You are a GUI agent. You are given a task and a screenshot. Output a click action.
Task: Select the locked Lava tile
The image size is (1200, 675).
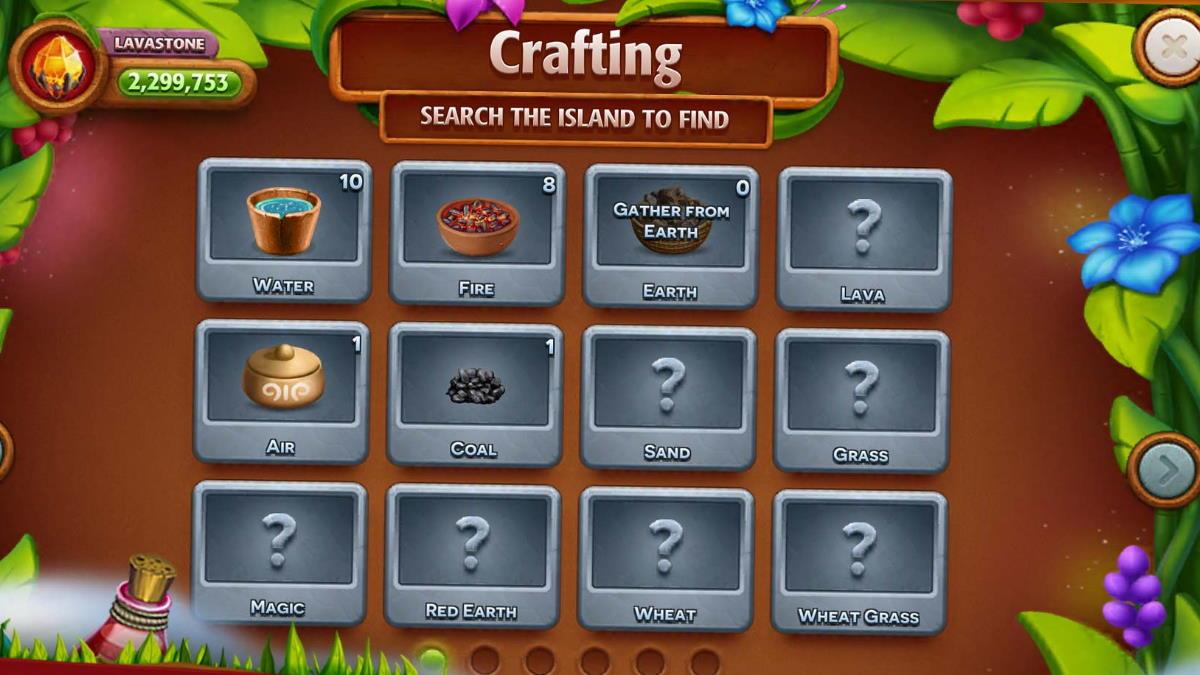pos(864,238)
